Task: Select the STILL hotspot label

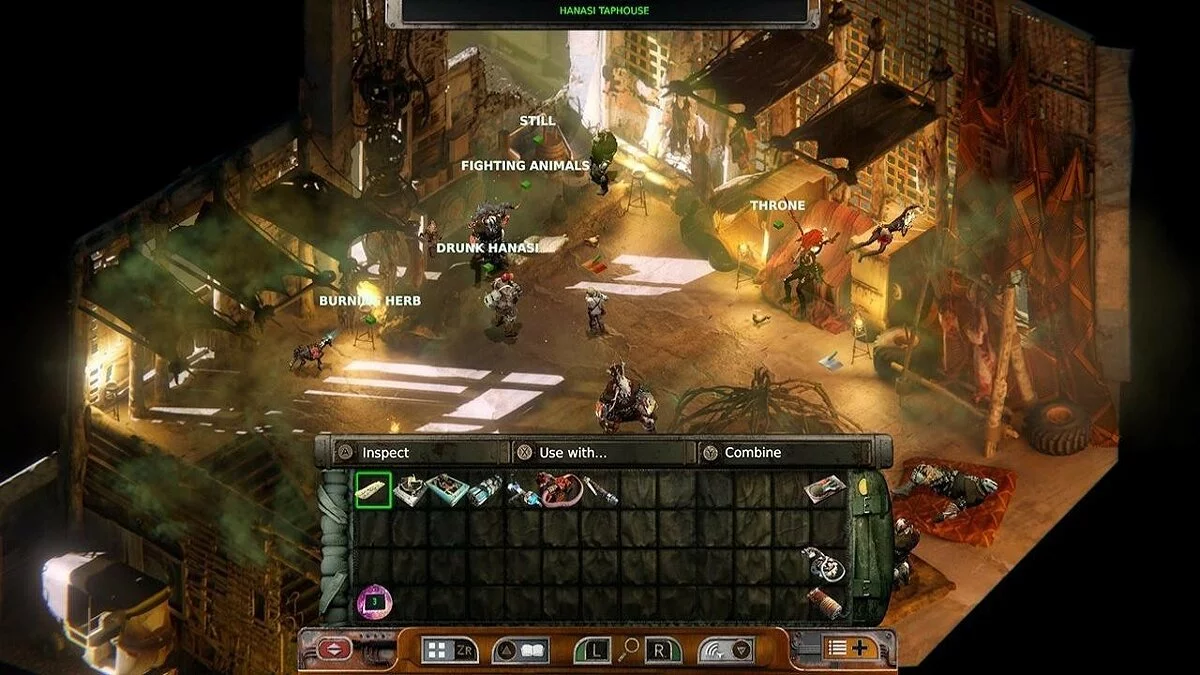Action: pos(537,121)
